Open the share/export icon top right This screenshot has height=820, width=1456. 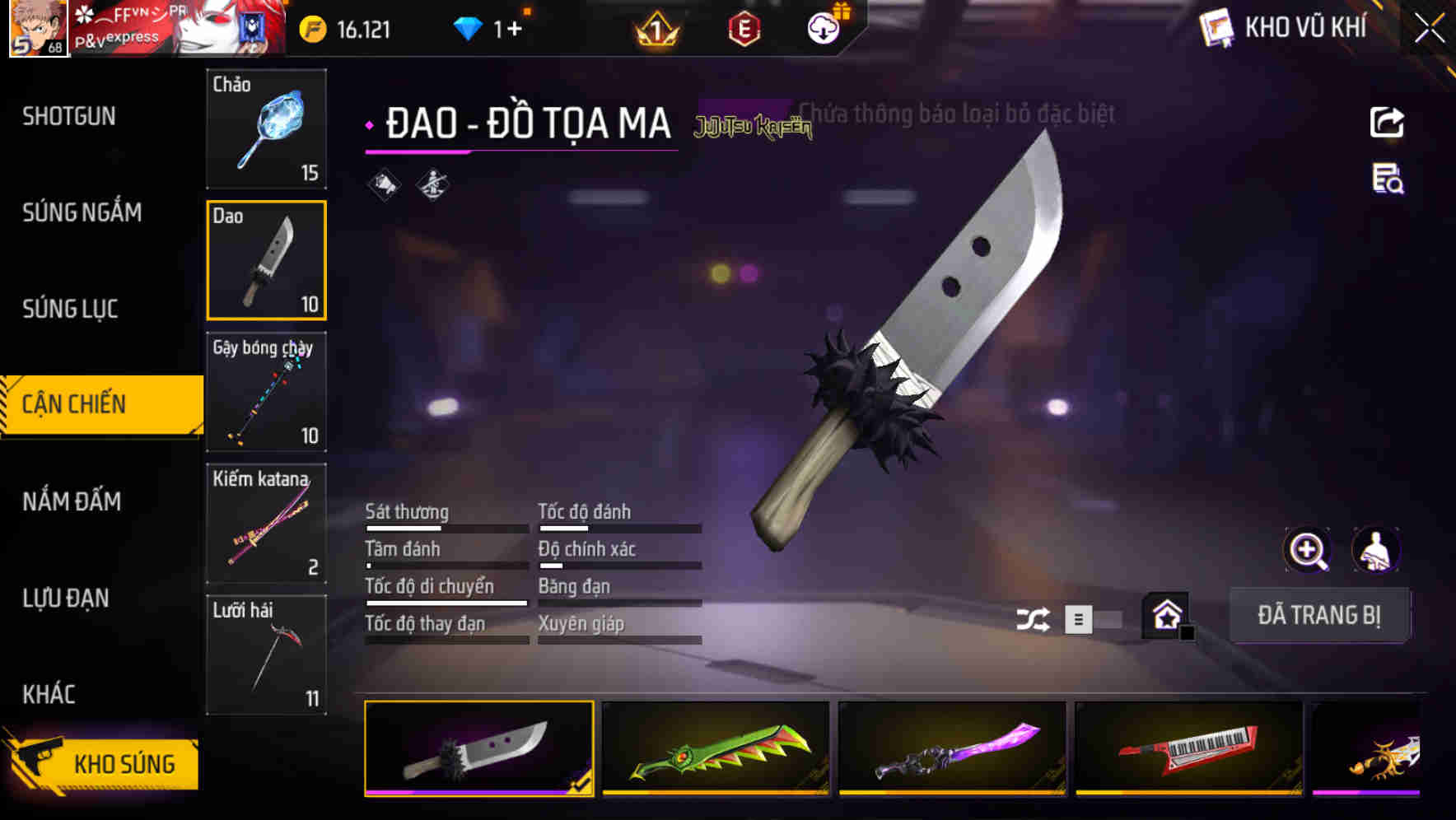1388,122
